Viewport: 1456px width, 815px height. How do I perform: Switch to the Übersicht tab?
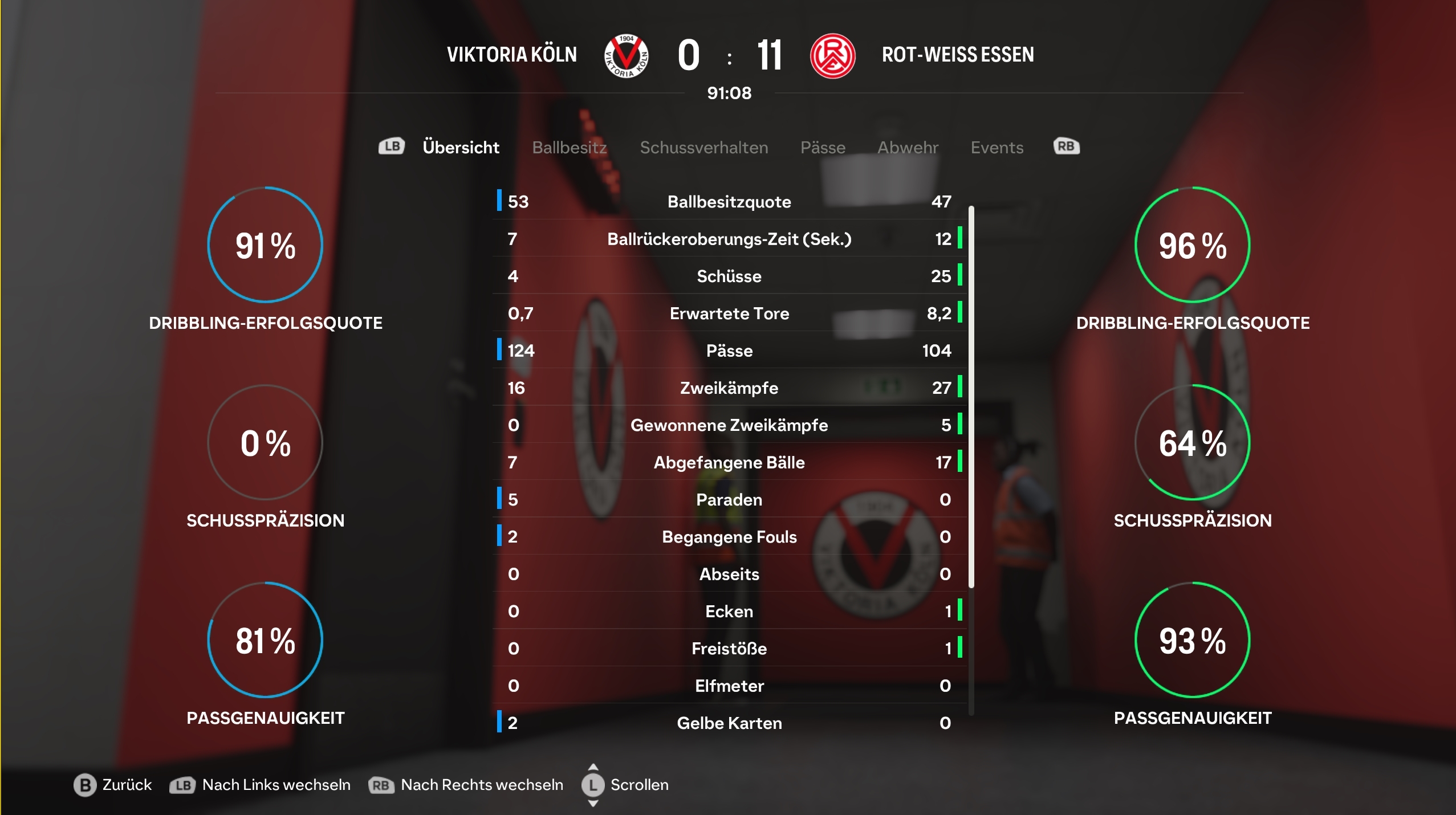tap(461, 148)
